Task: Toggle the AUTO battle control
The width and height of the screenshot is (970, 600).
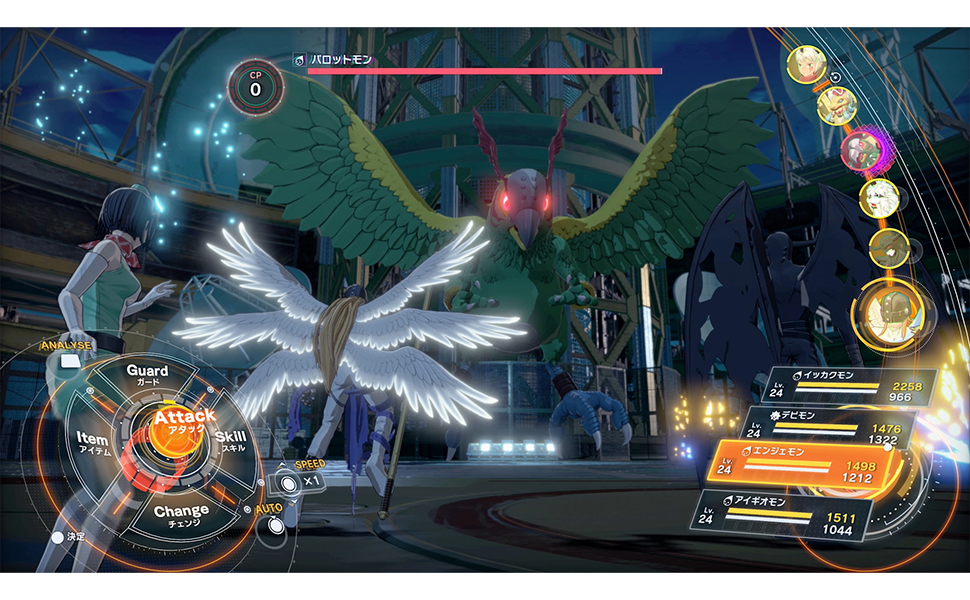Action: pos(271,525)
